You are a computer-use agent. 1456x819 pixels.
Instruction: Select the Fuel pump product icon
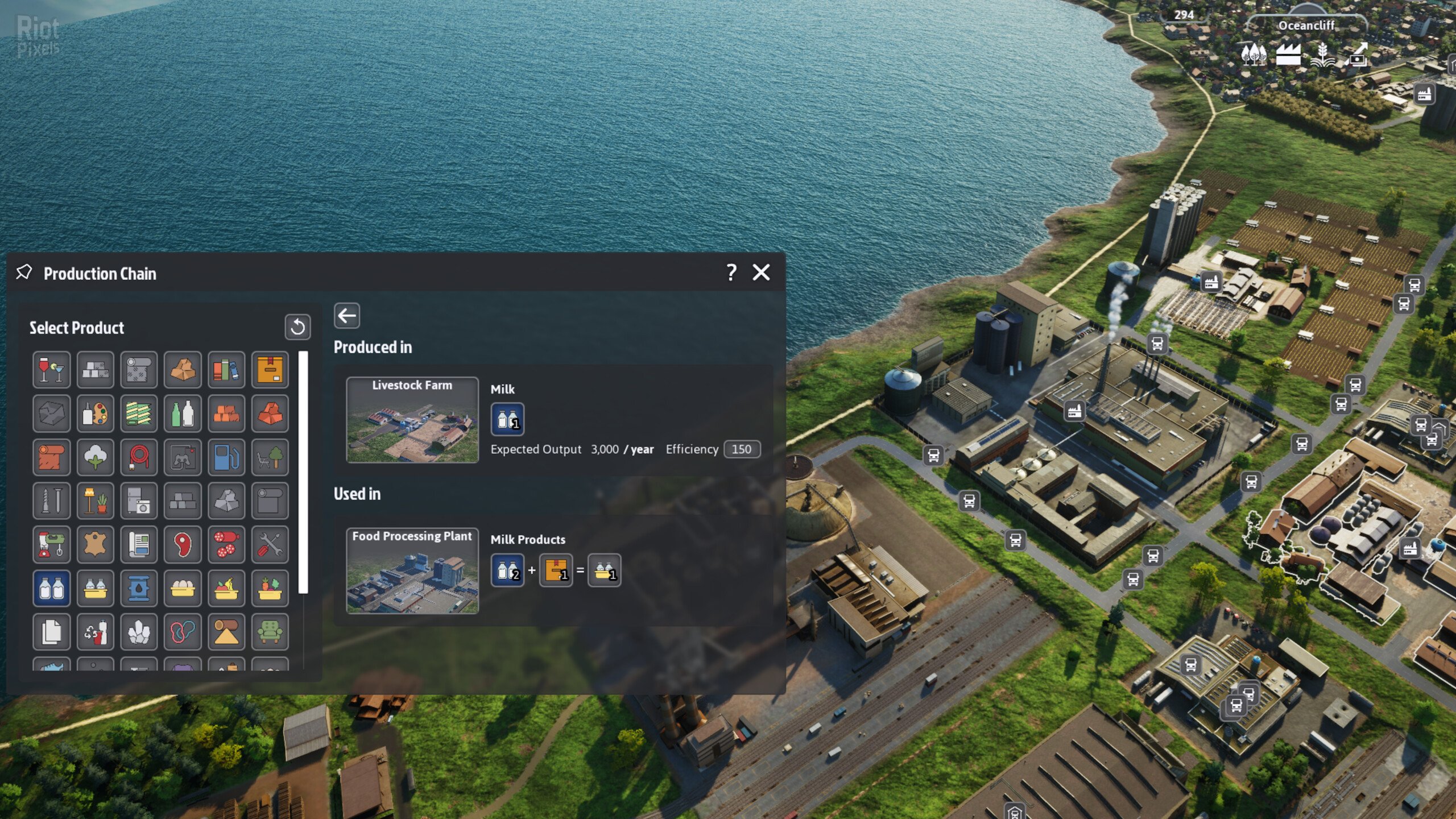[226, 457]
